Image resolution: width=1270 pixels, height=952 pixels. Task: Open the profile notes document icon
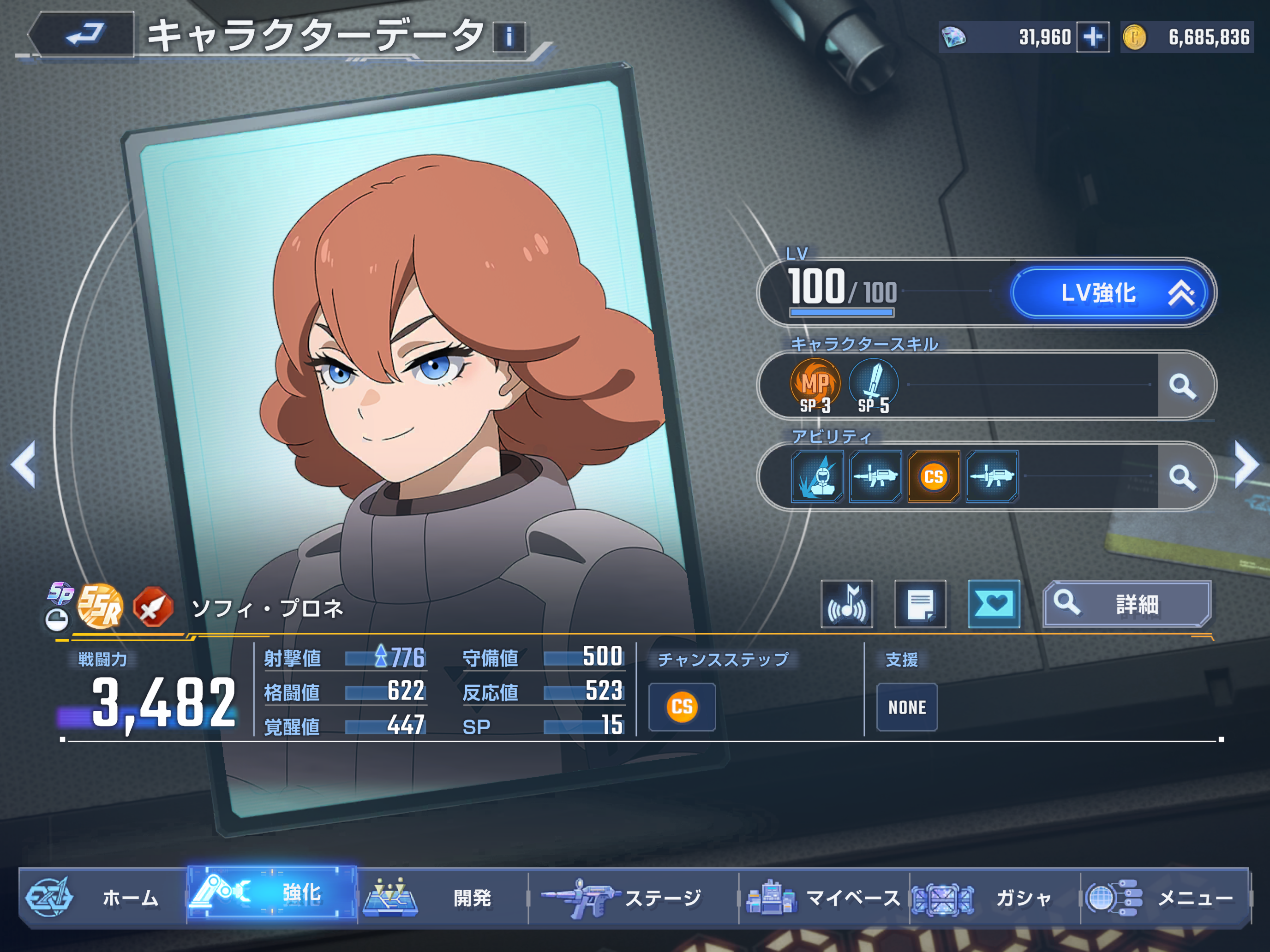point(920,604)
